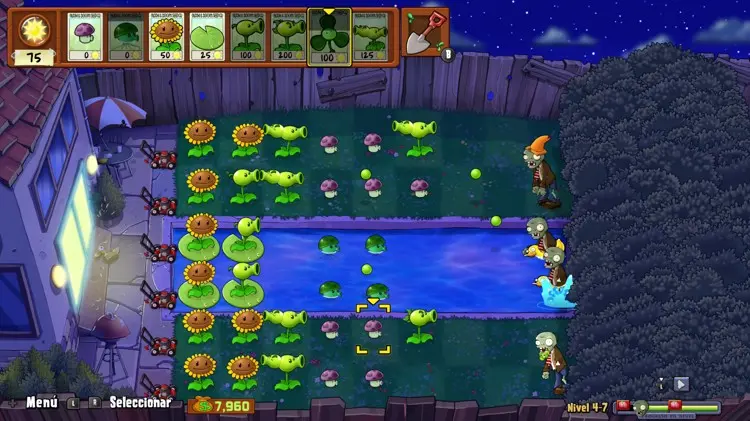This screenshot has height=421, width=750.
Task: Select the Lily Pad seed packet
Action: point(207,37)
